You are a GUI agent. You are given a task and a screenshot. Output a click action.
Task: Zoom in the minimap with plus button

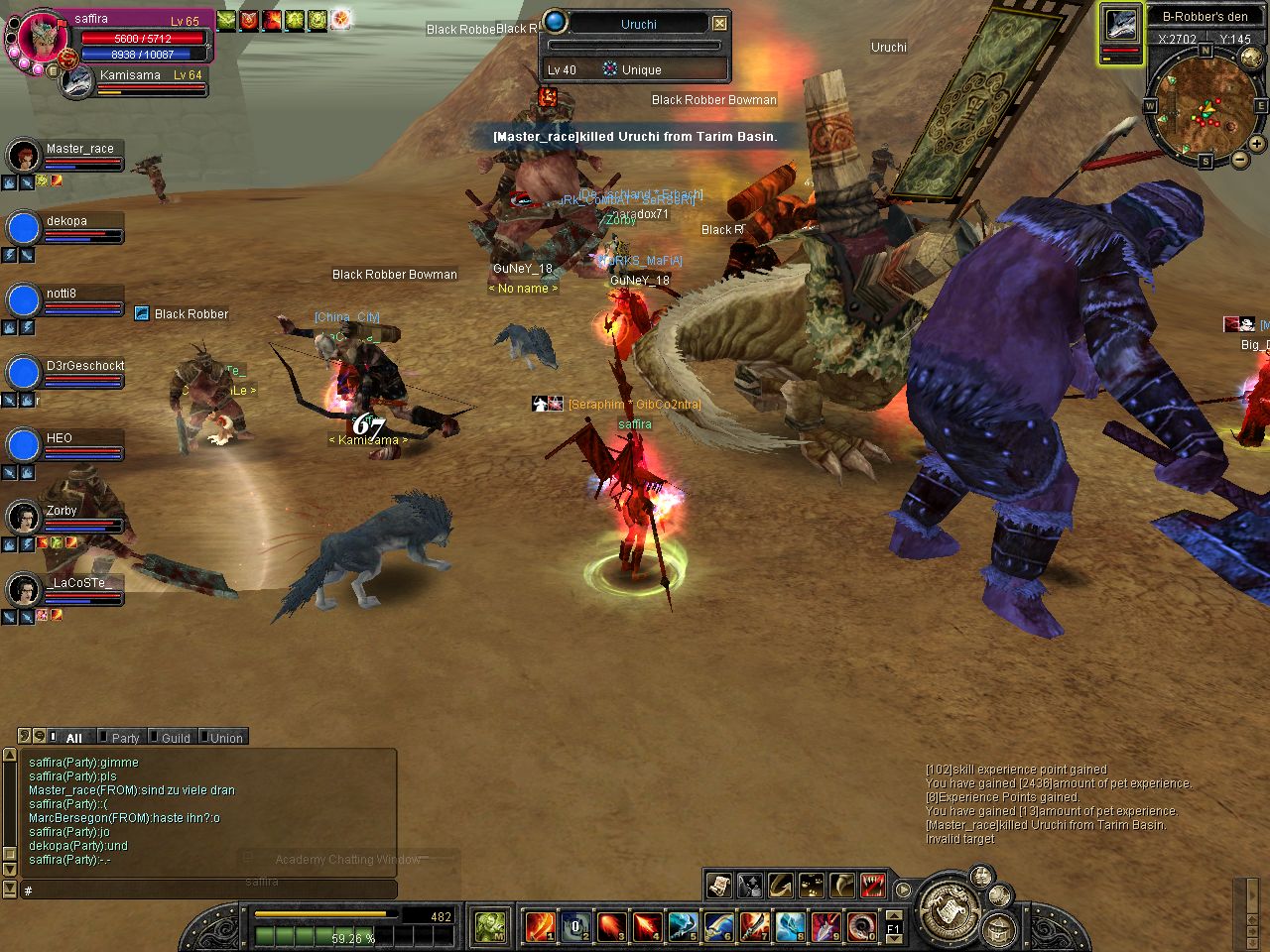pyautogui.click(x=1256, y=144)
